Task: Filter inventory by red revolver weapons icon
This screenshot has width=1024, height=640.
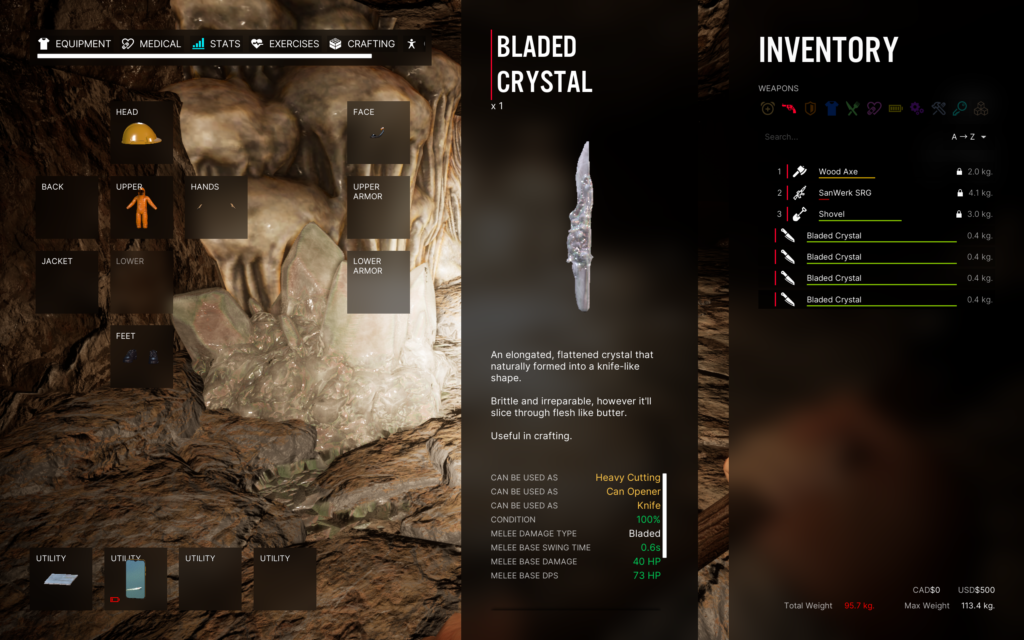Action: 789,109
